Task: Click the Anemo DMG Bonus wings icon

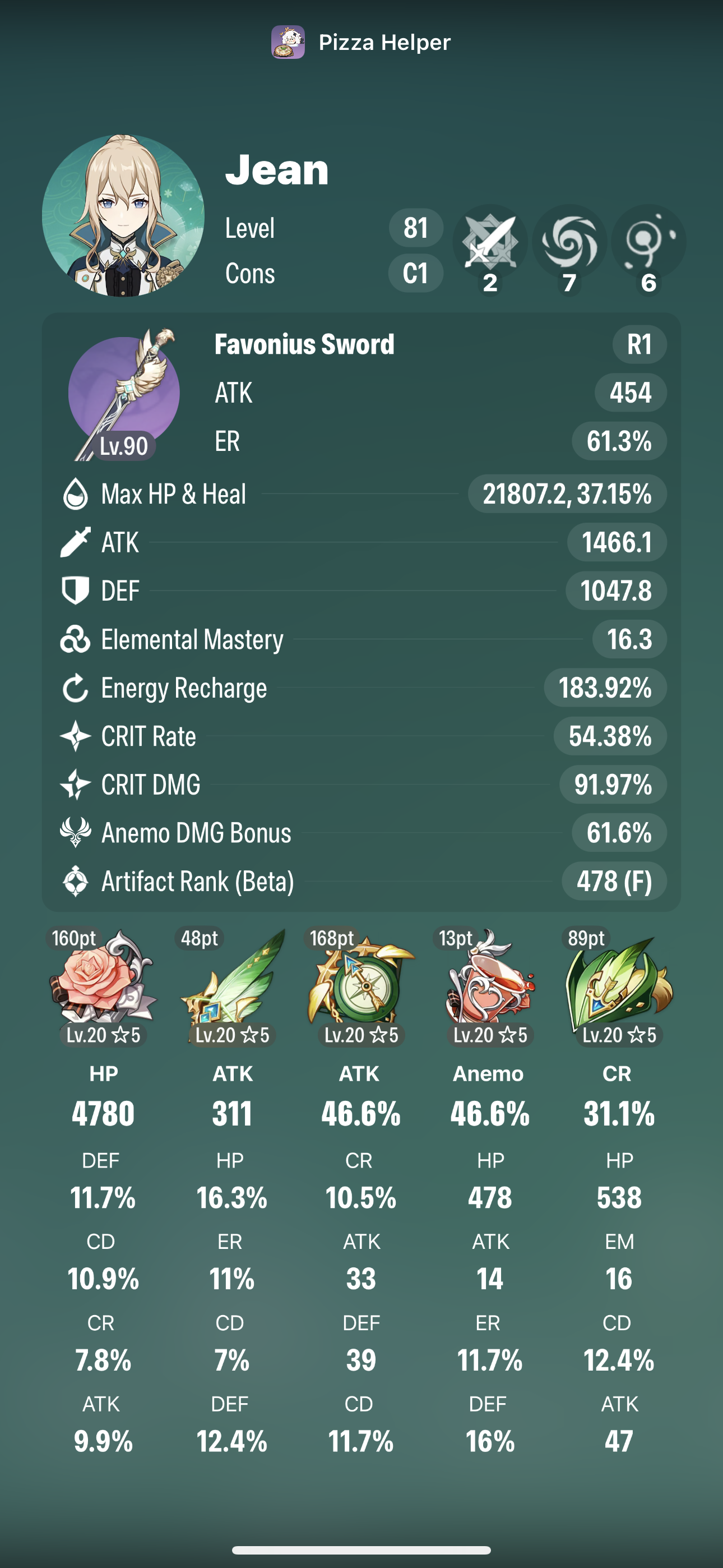Action: point(76,833)
